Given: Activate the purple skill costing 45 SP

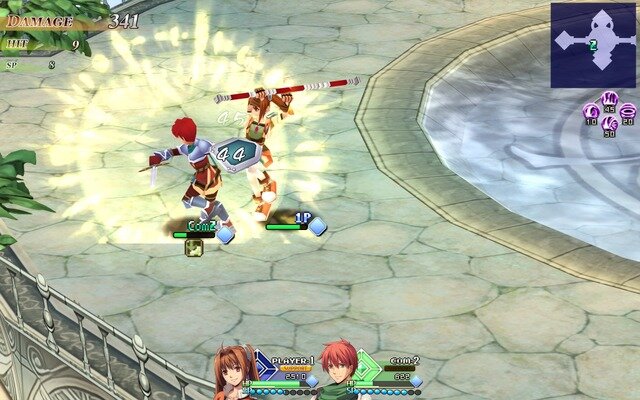Looking at the screenshot, I should 609,99.
